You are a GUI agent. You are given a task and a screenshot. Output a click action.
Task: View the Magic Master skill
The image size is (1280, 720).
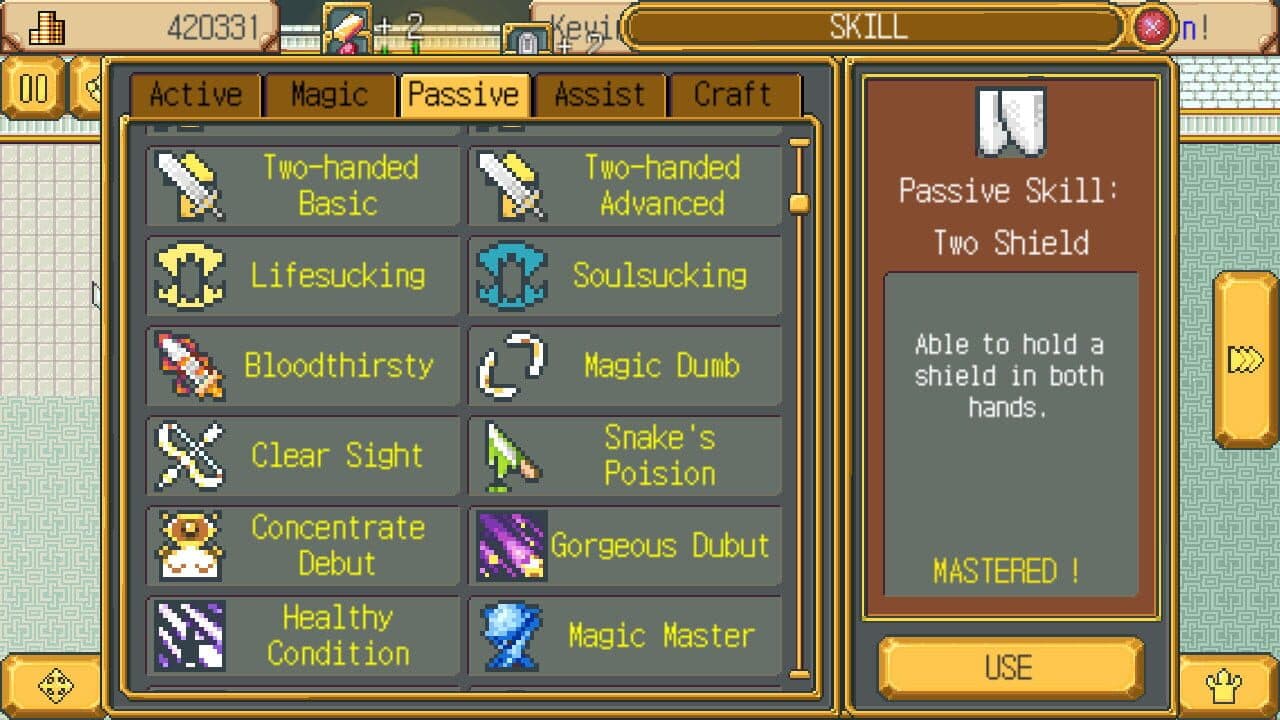tap(624, 636)
